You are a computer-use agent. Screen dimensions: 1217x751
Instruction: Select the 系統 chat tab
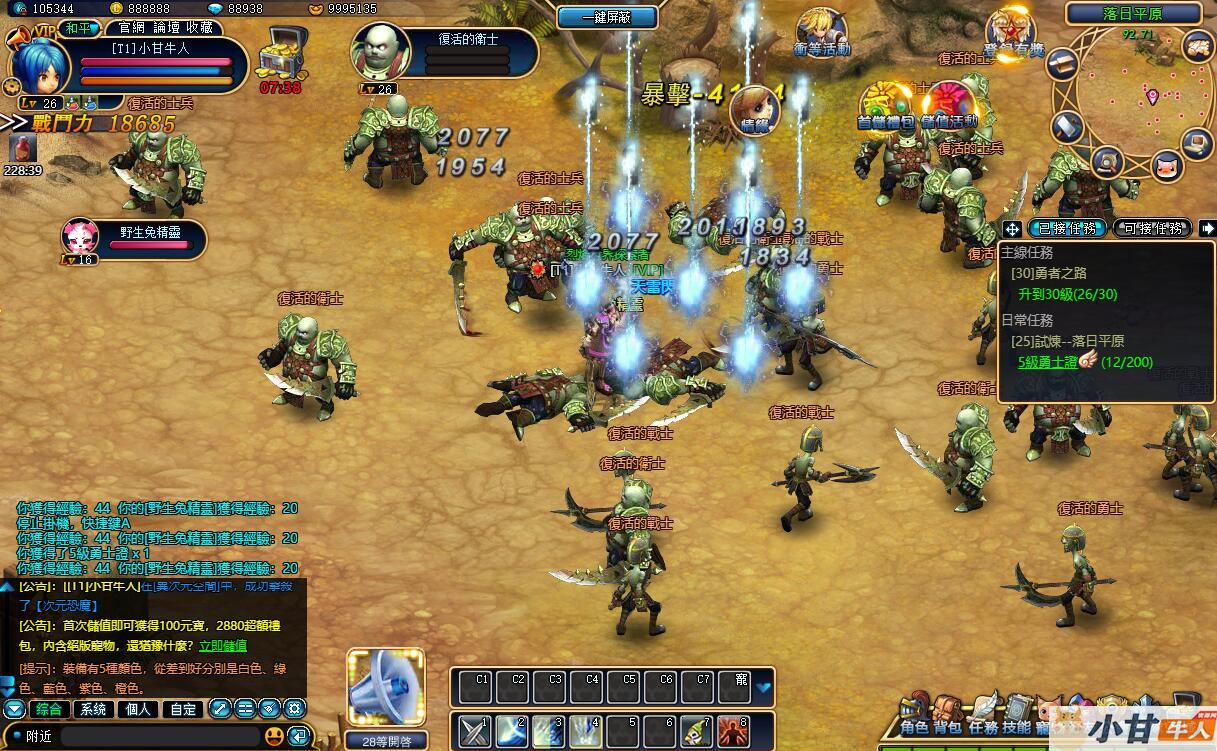(93, 709)
